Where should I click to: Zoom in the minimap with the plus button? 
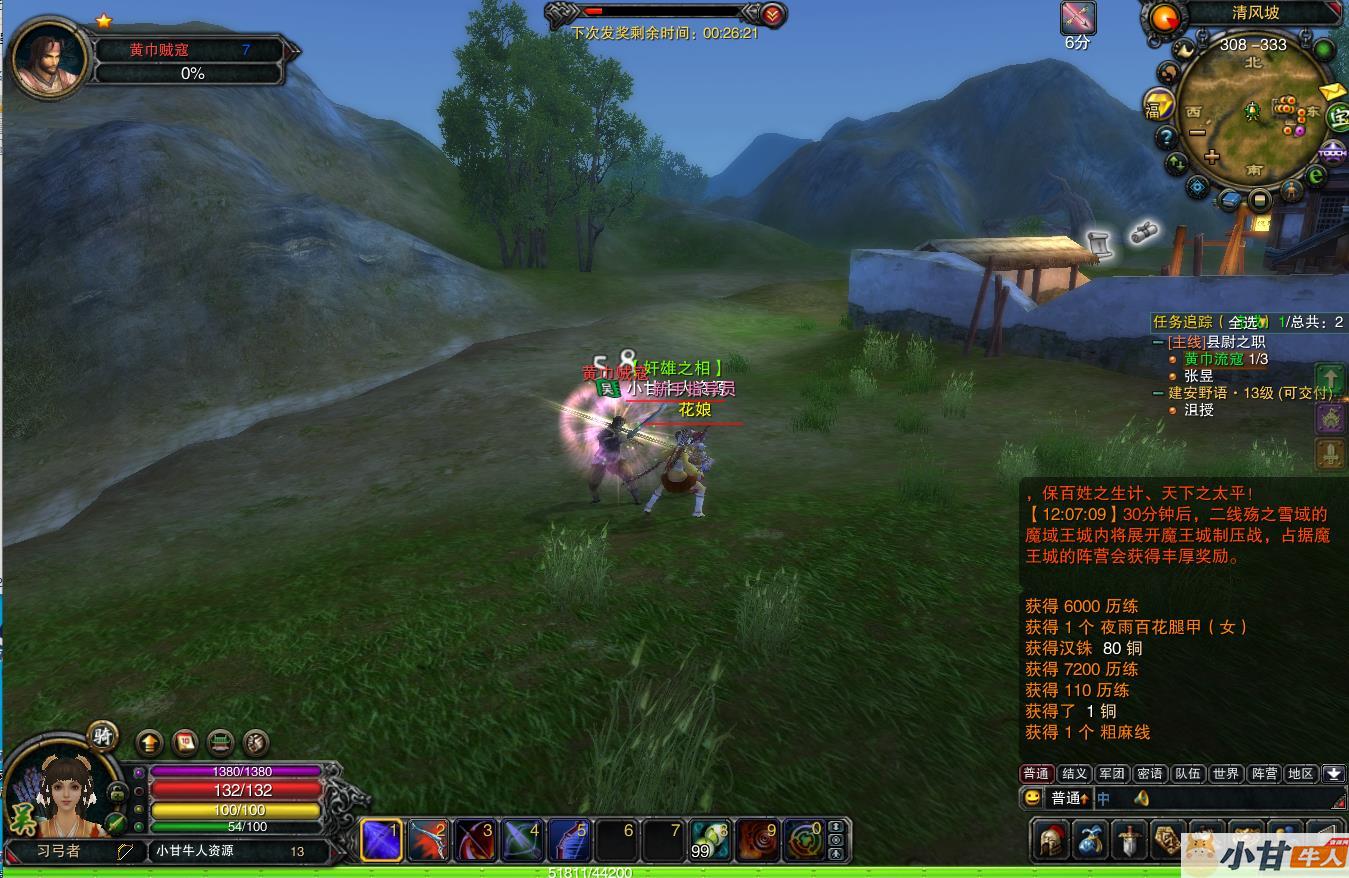1212,156
